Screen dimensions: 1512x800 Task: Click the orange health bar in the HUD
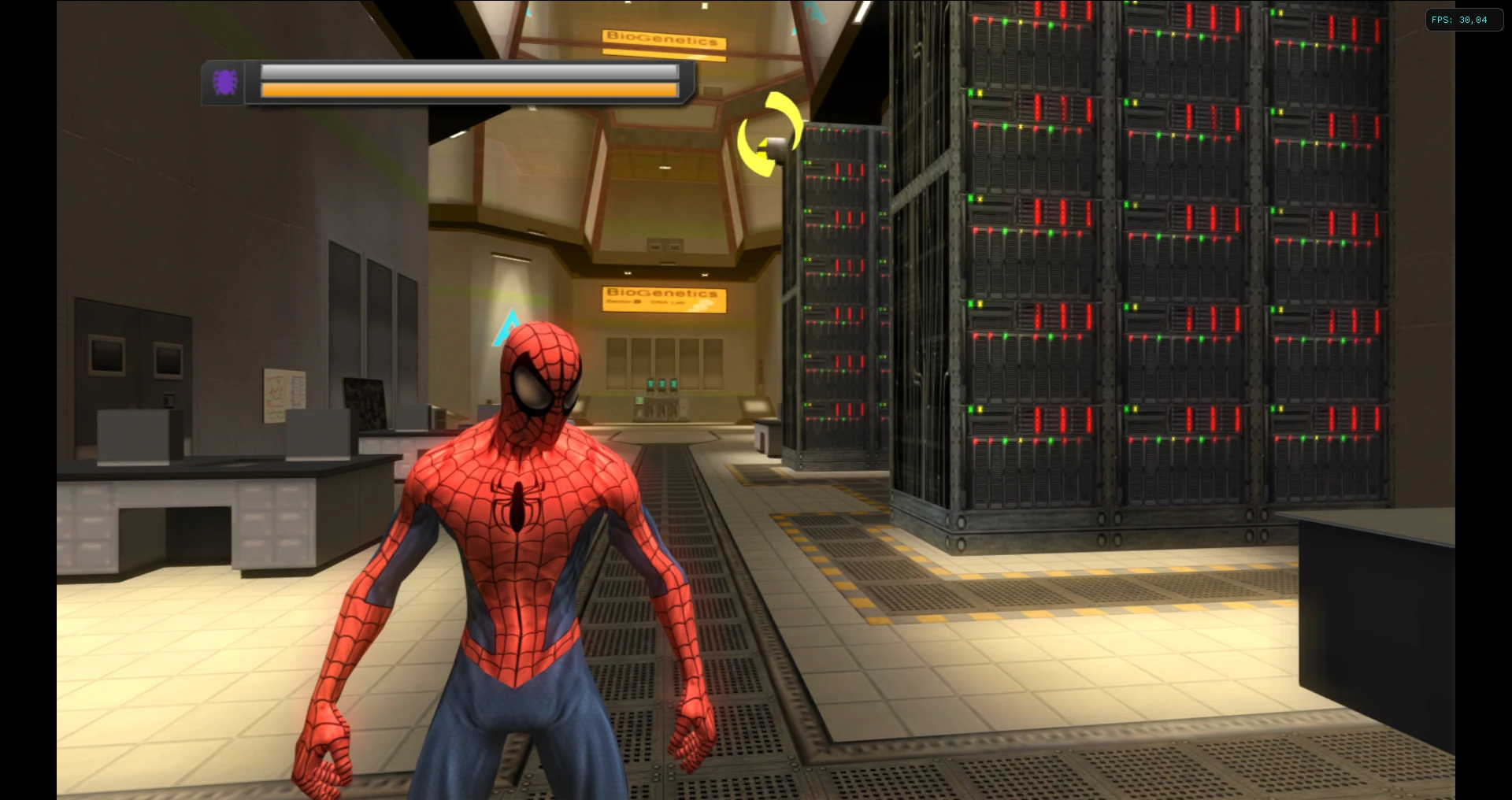click(x=470, y=91)
